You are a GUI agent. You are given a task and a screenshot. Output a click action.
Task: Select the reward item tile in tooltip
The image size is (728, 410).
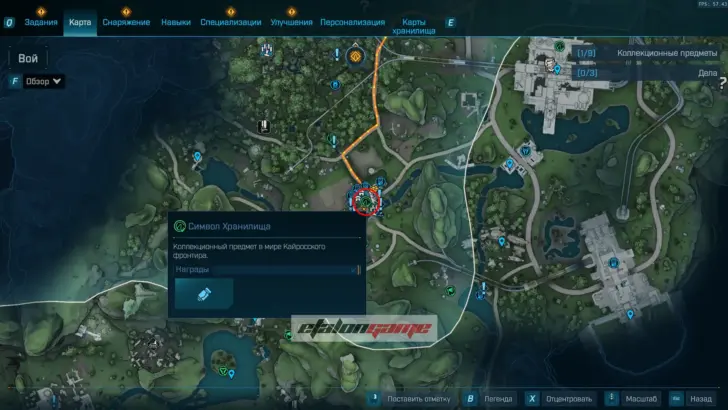tap(204, 293)
